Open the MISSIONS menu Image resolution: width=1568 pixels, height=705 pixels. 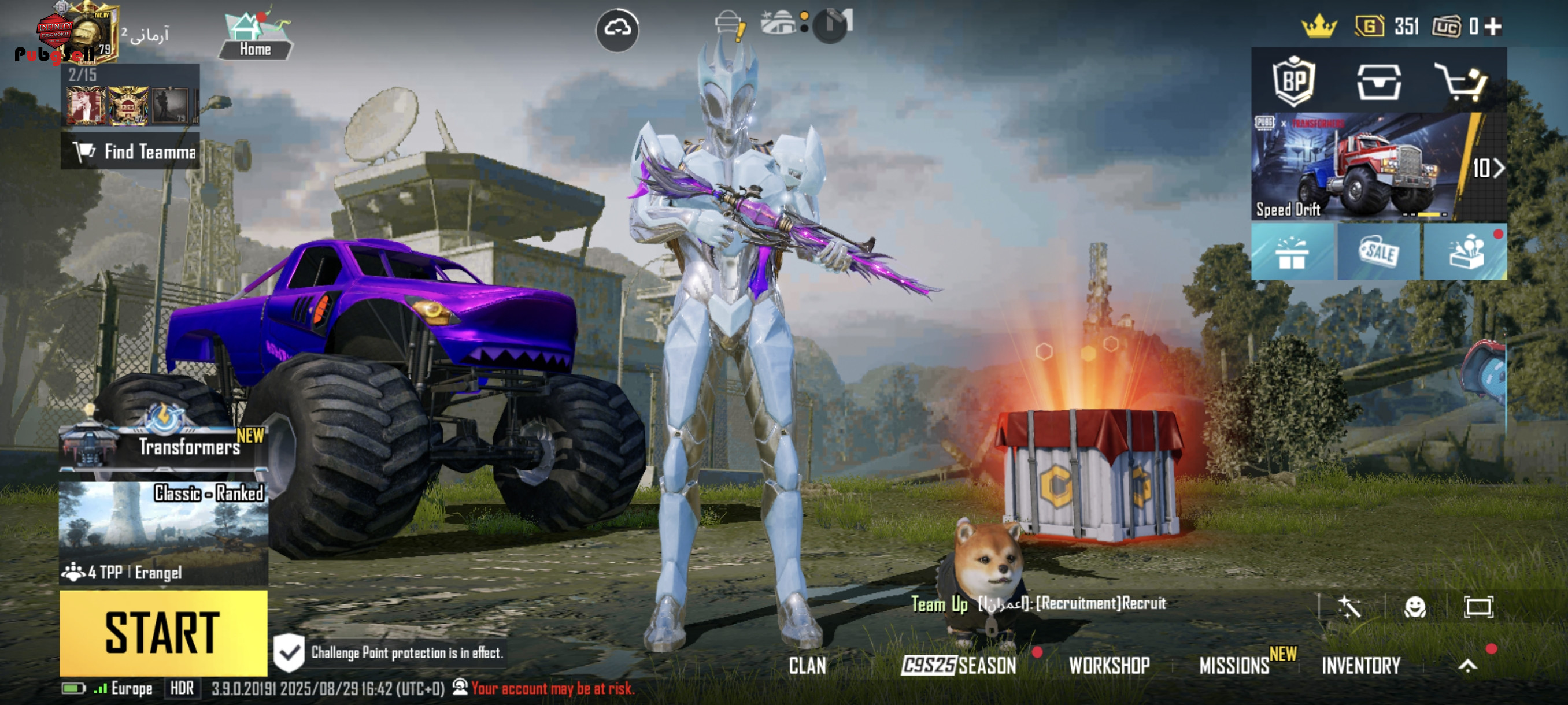pos(1234,666)
